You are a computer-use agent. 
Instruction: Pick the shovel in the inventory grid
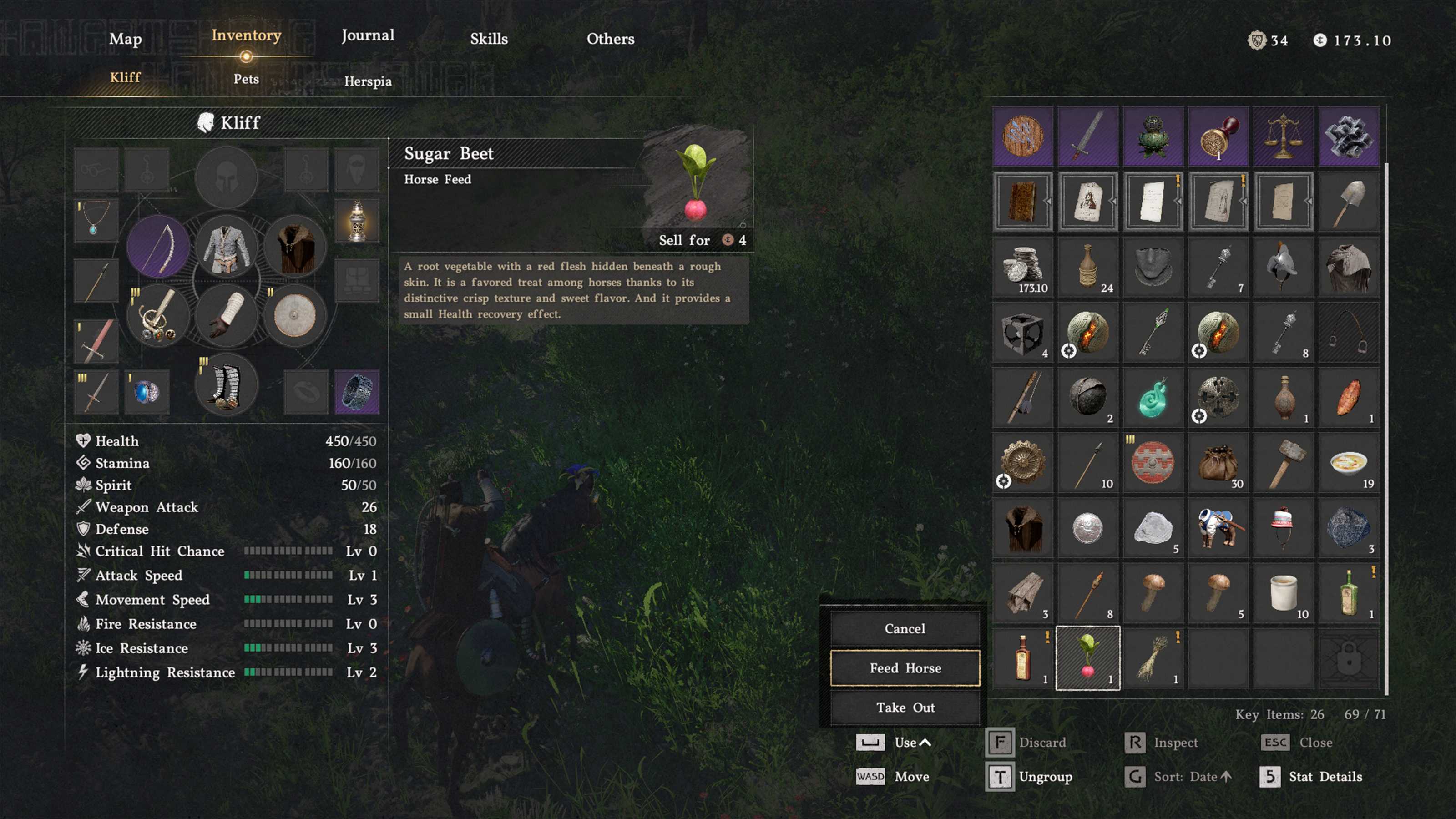1349,202
